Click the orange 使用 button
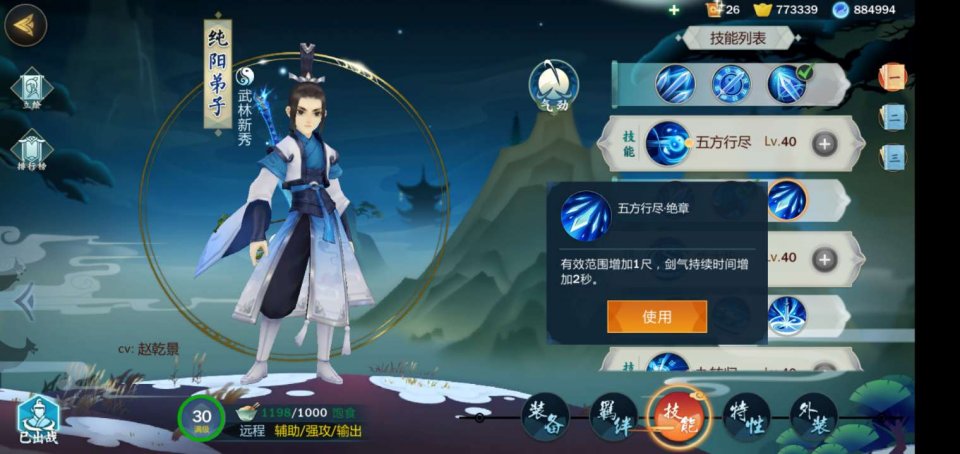This screenshot has height=454, width=960. tap(656, 317)
